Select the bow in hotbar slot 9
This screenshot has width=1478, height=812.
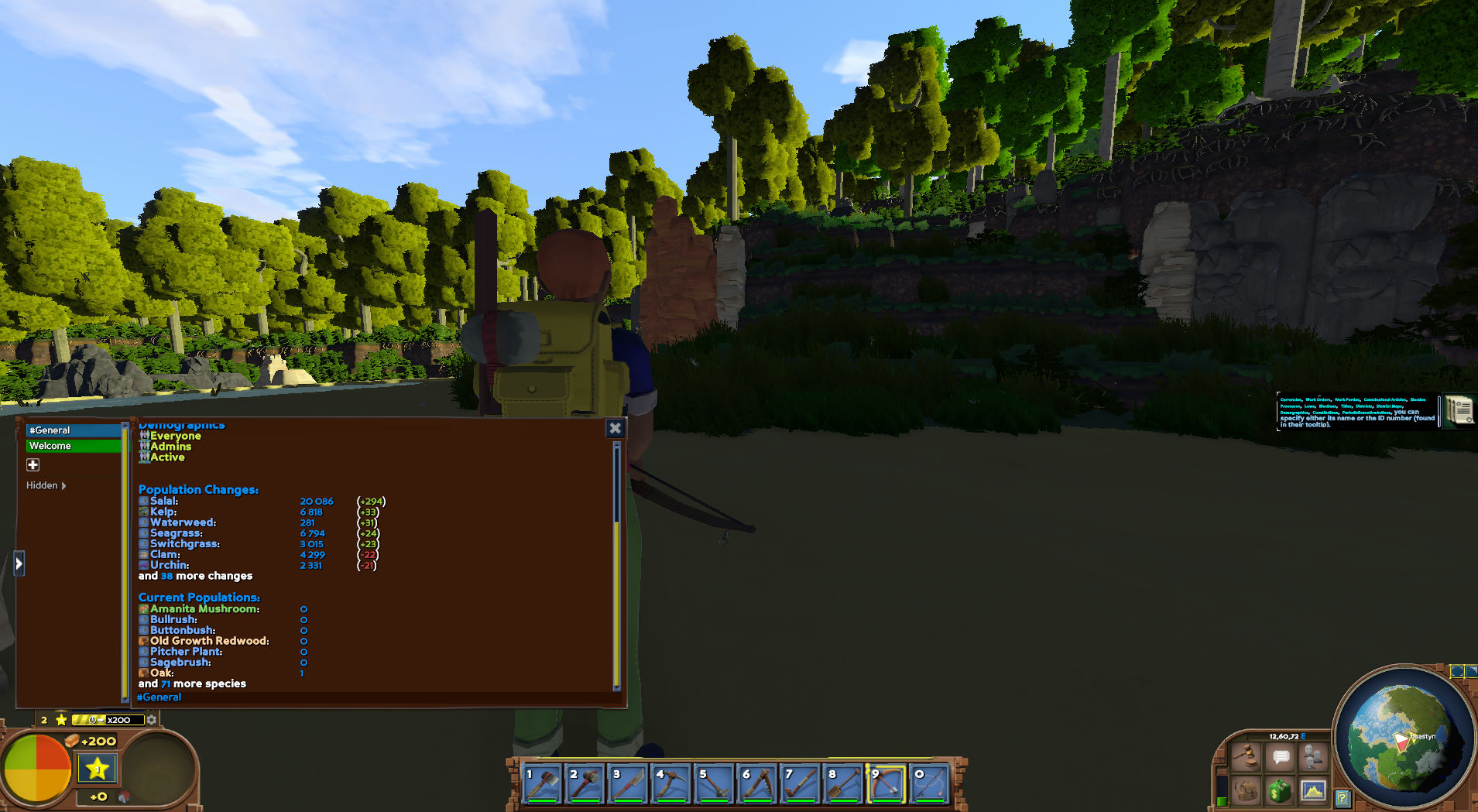coord(886,783)
